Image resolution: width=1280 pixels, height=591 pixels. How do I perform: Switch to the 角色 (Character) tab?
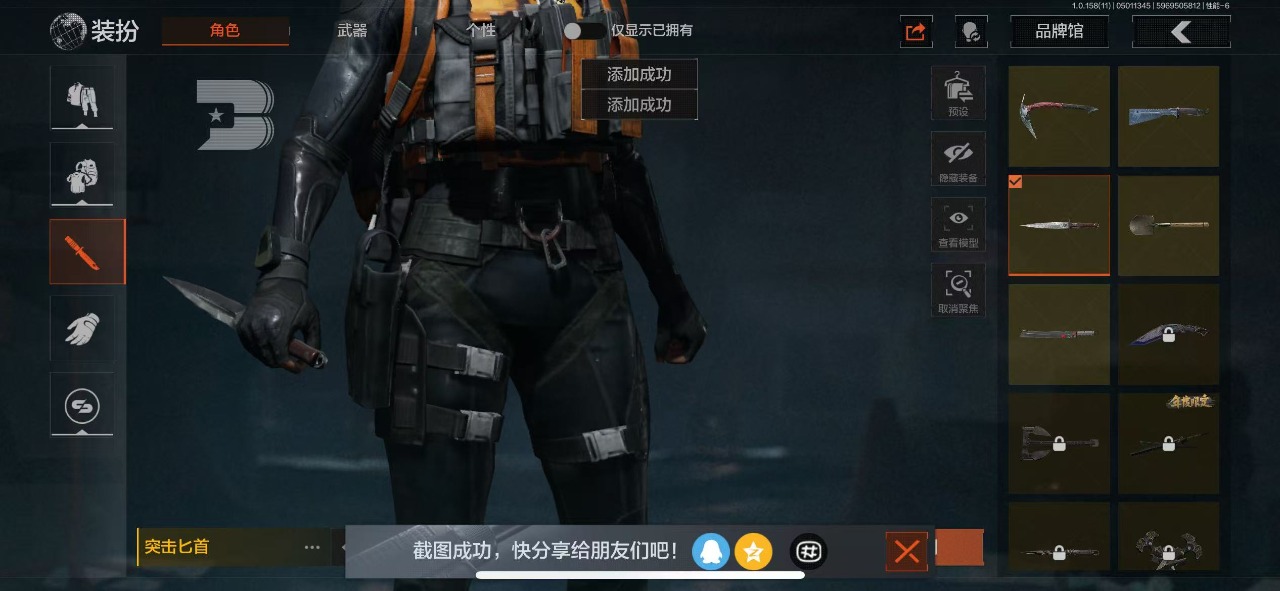point(225,30)
